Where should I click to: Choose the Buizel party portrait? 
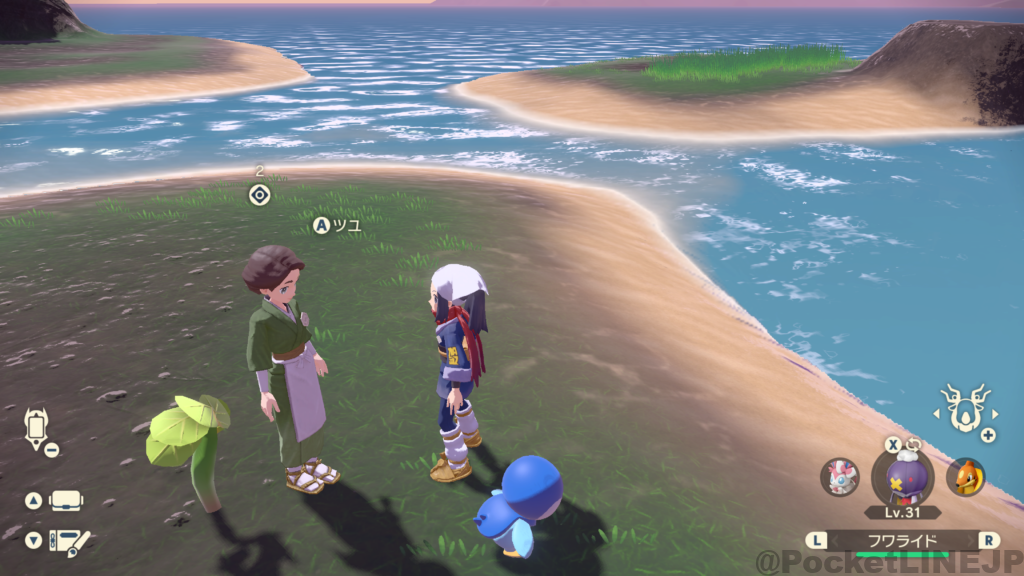[x=965, y=477]
